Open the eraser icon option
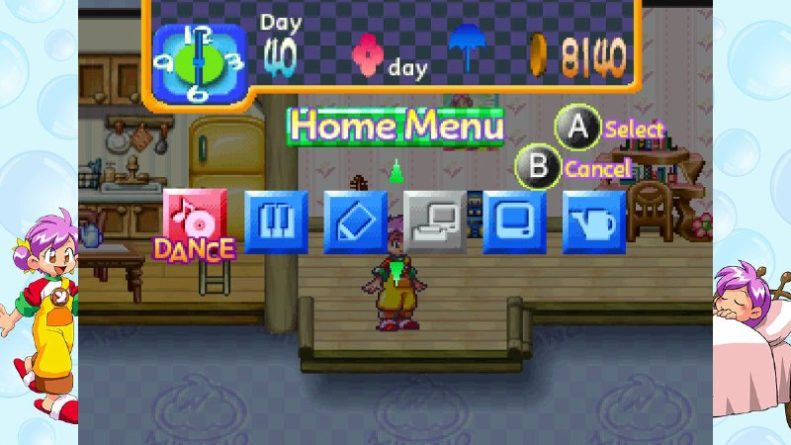This screenshot has width=791, height=445. [x=355, y=221]
